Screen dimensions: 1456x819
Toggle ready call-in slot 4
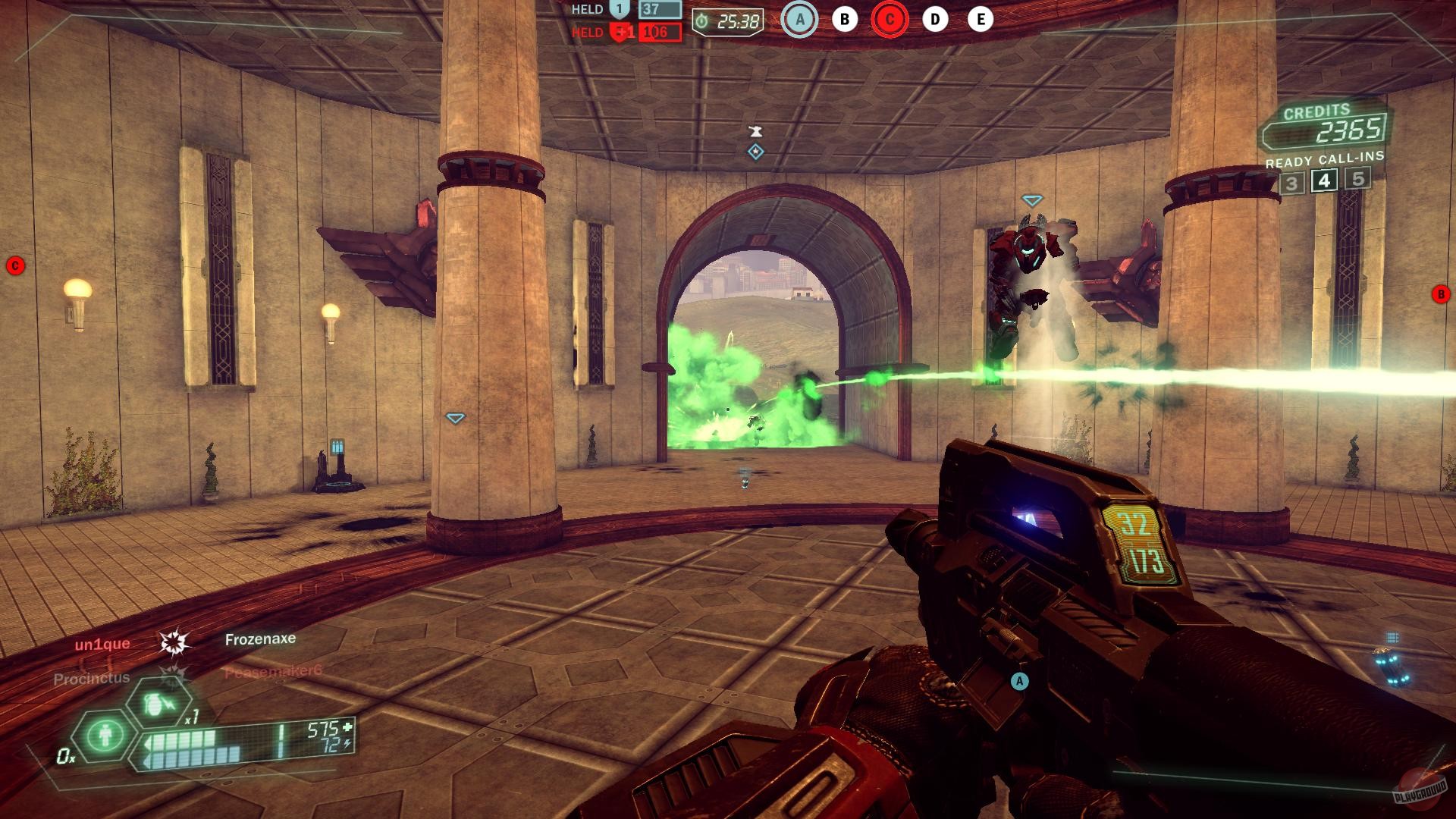pyautogui.click(x=1323, y=181)
